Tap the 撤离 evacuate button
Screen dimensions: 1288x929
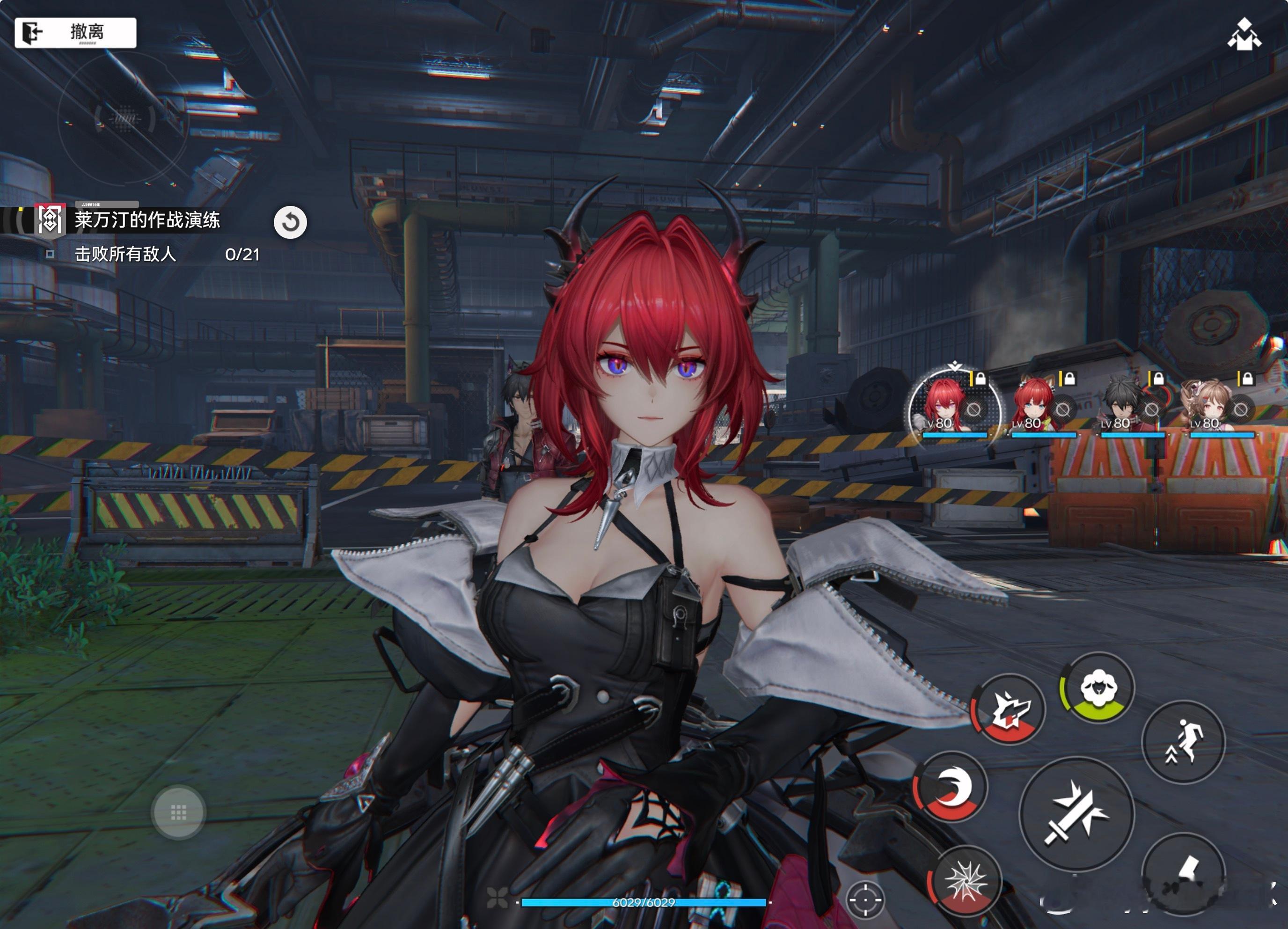coord(75,32)
